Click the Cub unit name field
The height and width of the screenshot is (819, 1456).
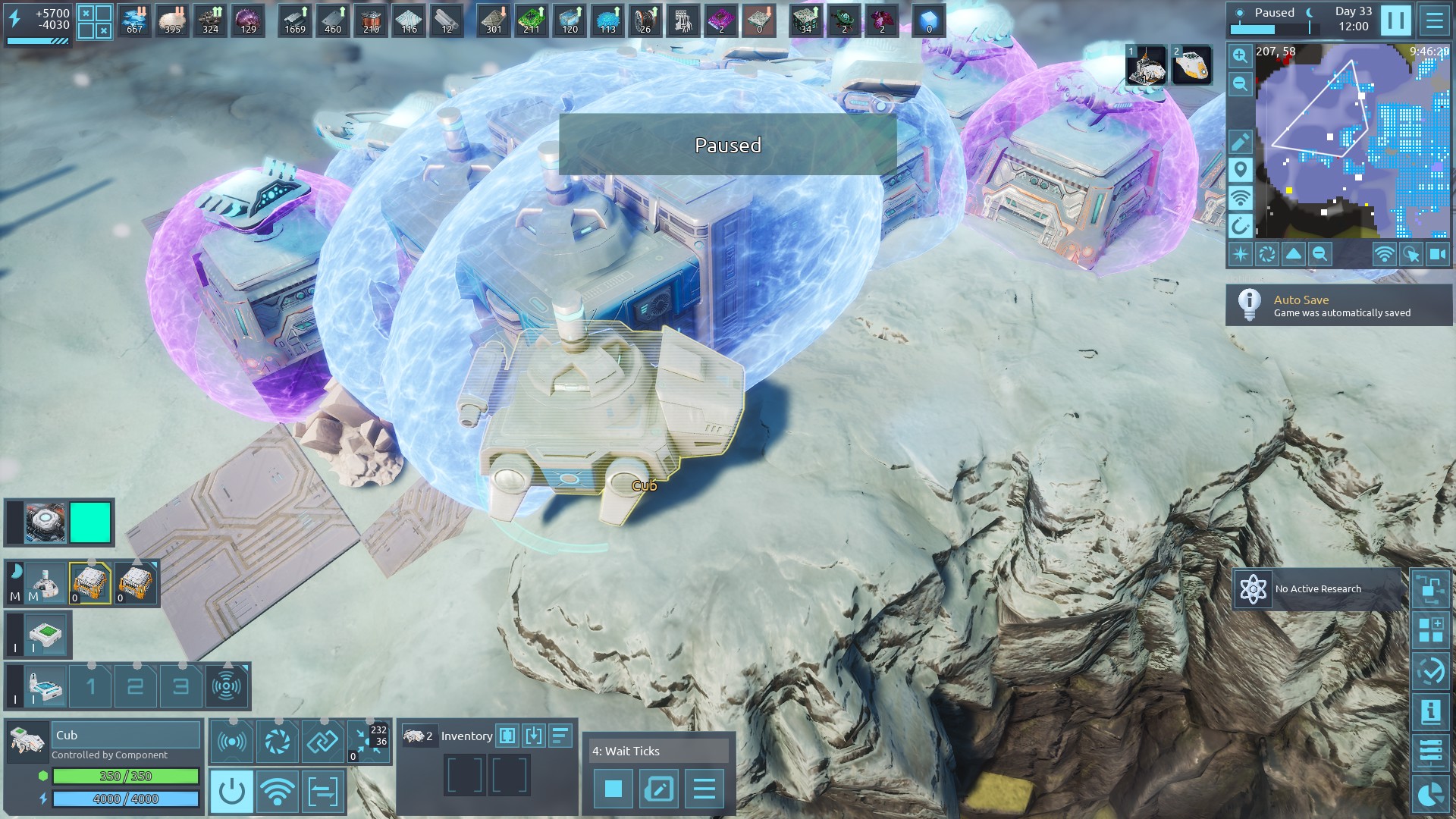125,735
